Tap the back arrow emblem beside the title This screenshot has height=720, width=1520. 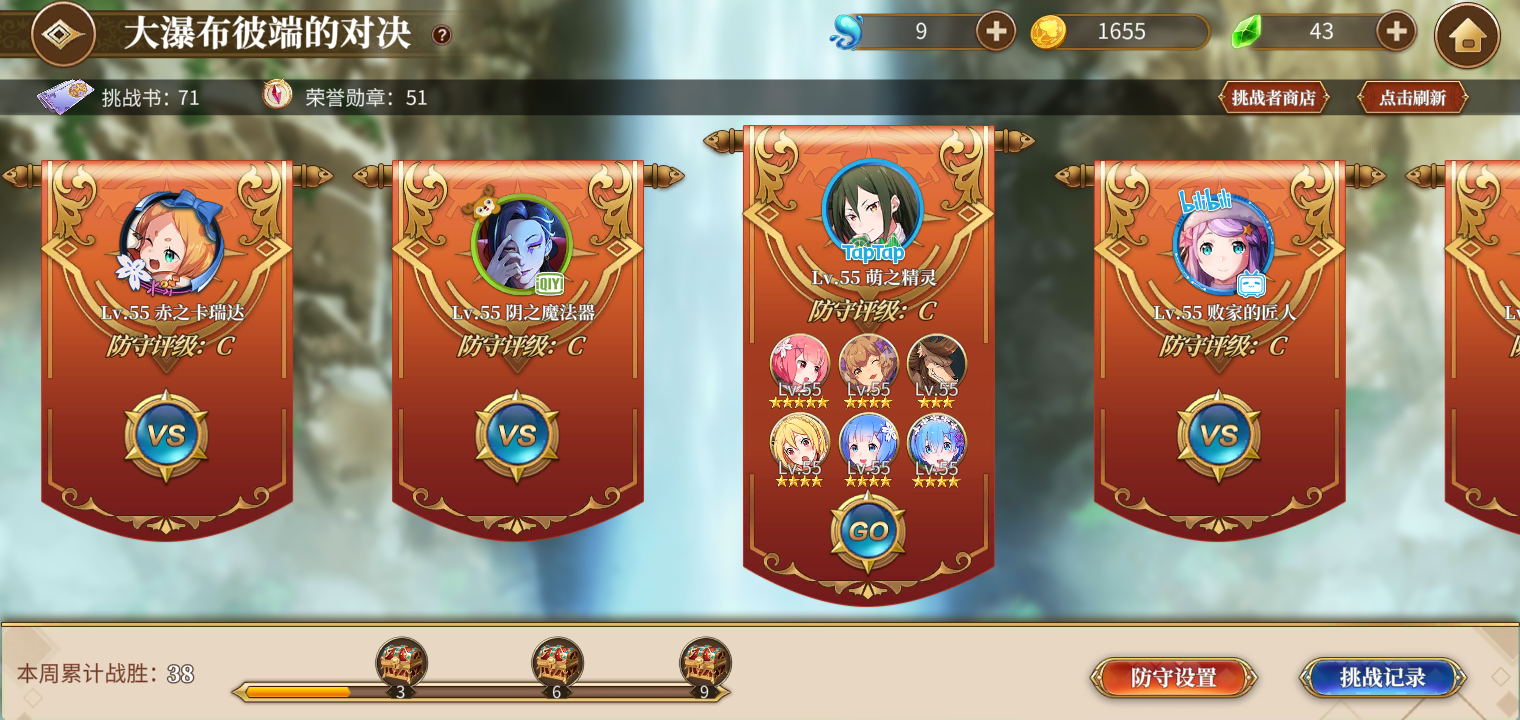coord(62,33)
